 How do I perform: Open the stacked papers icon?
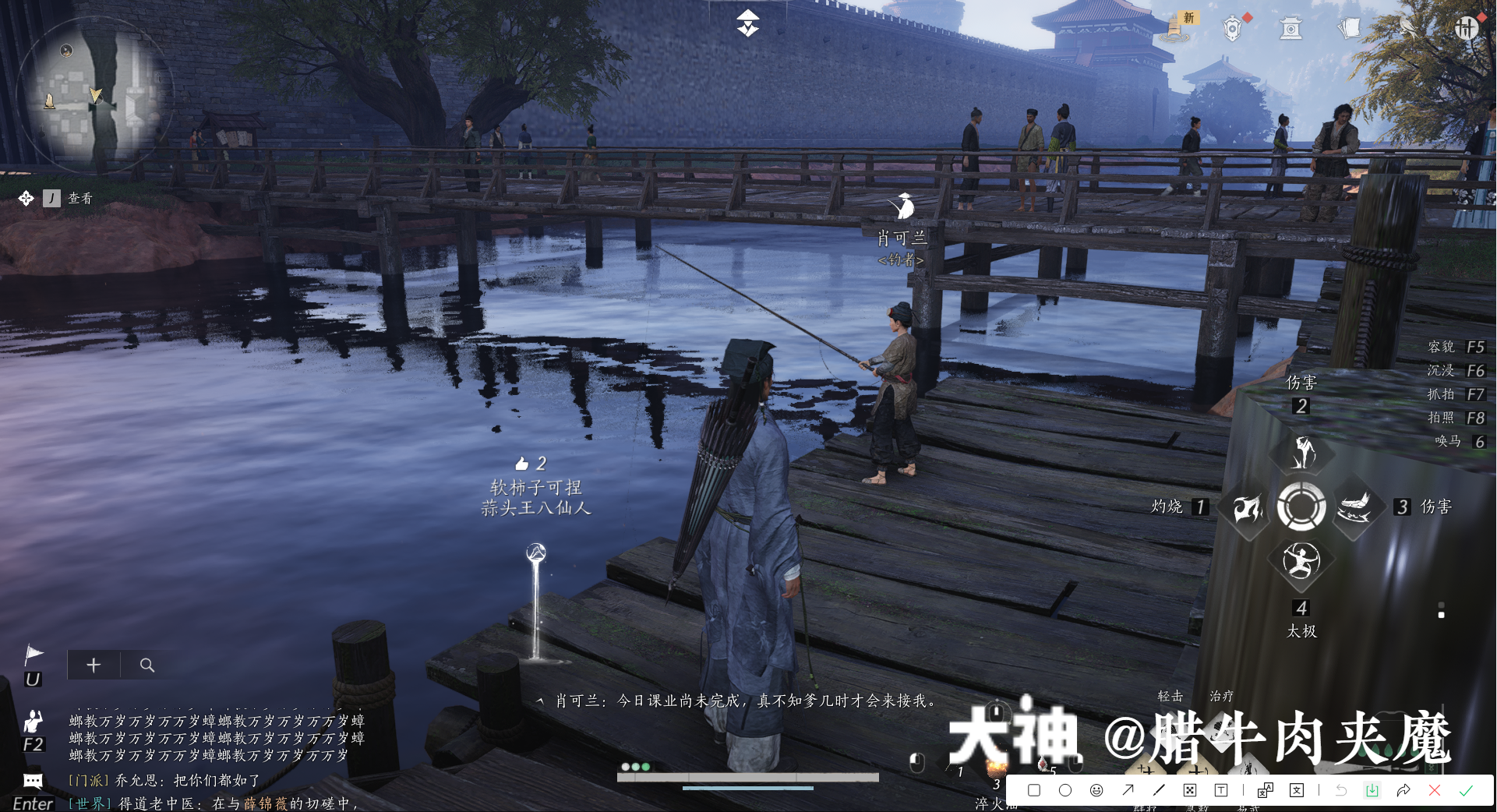(1349, 29)
